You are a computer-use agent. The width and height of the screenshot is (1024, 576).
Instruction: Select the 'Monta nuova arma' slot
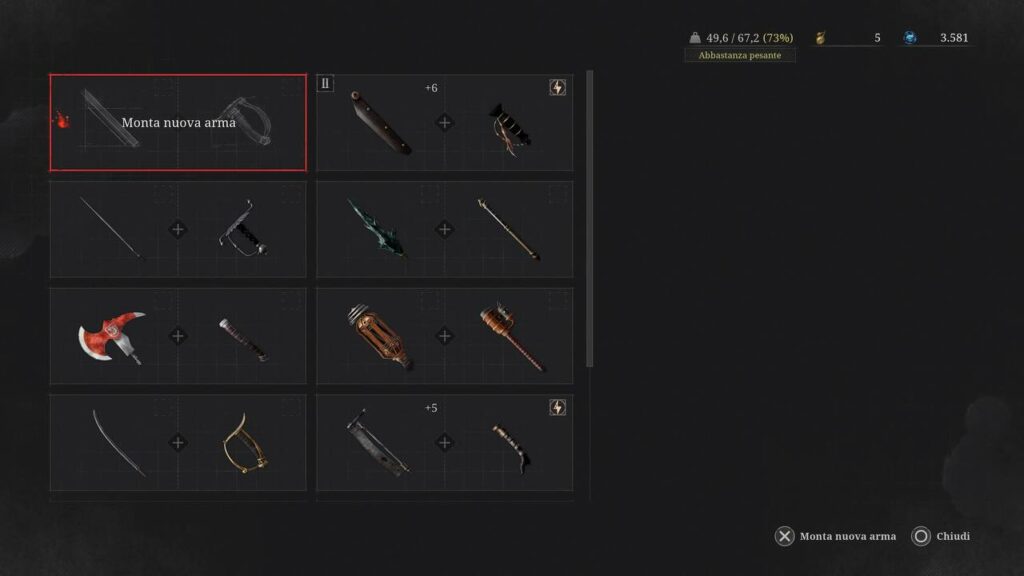(x=178, y=123)
